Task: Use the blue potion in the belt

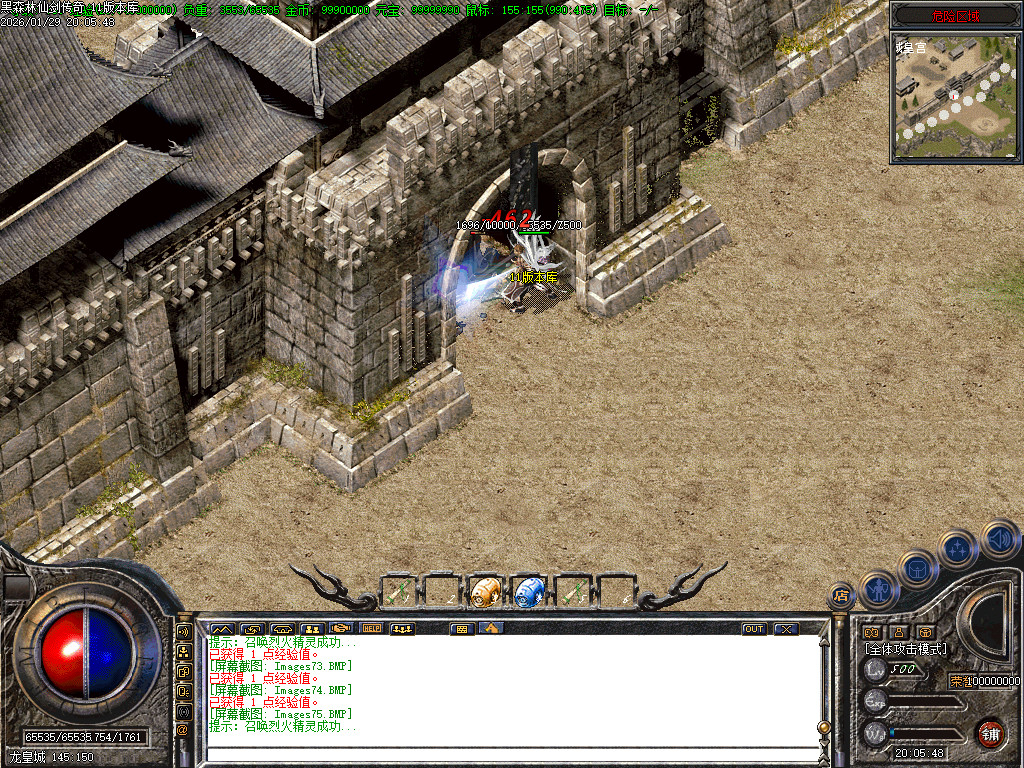Action: tap(528, 591)
